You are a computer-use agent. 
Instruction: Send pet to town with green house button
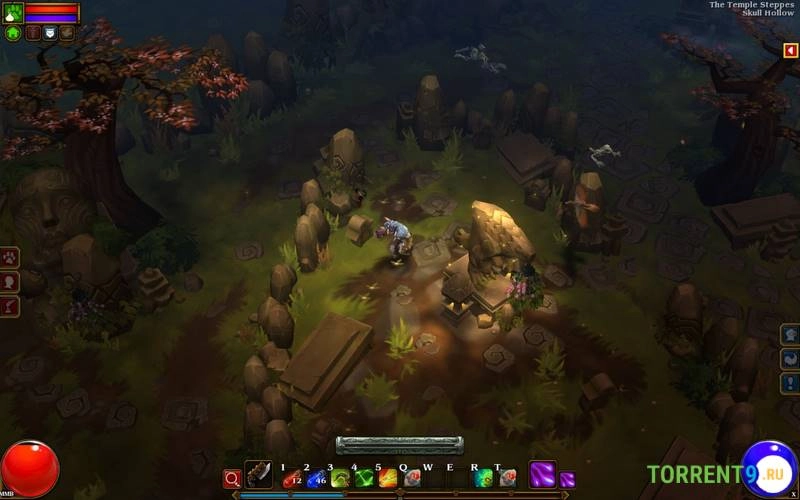(x=13, y=33)
